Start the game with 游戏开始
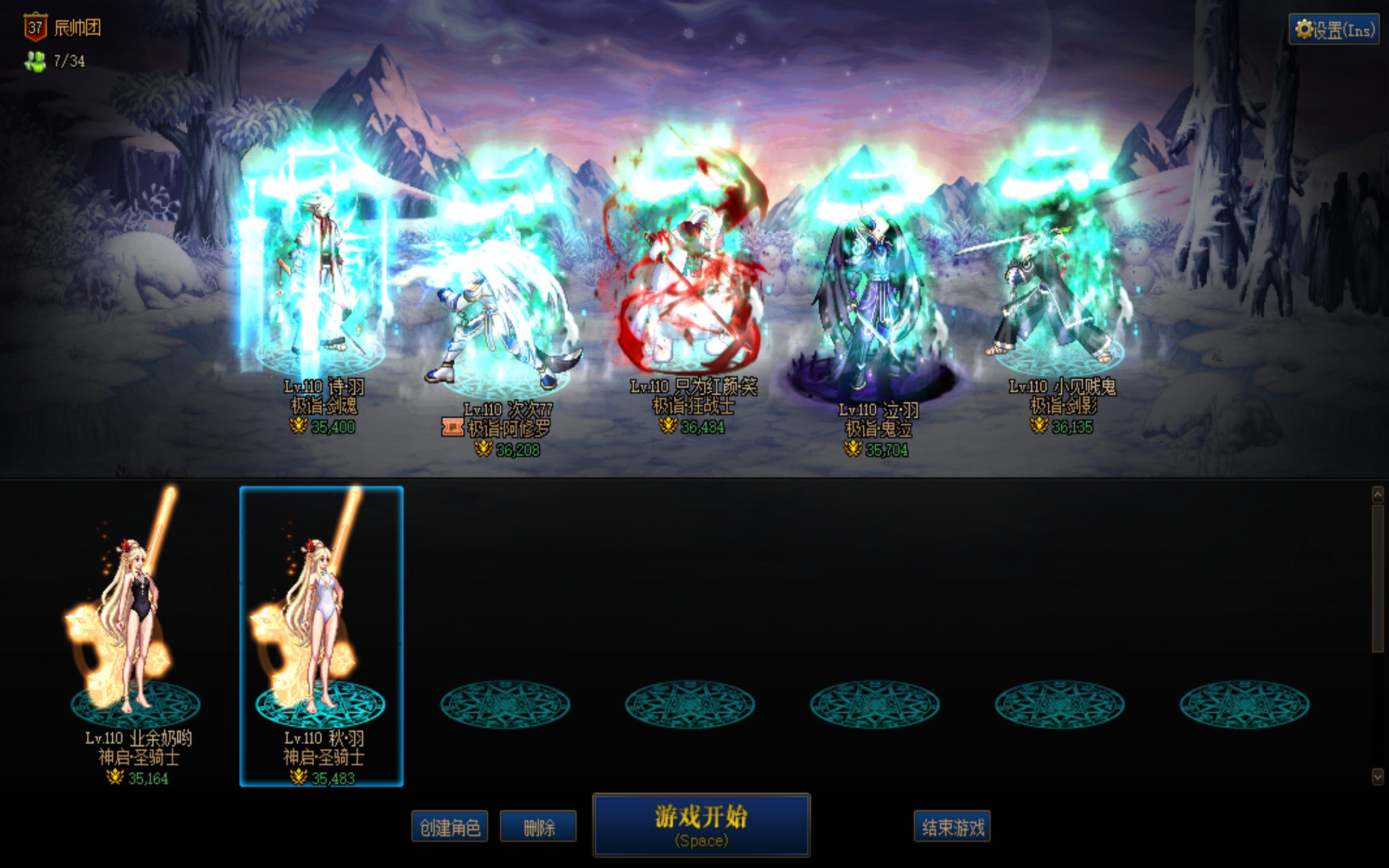 (701, 825)
